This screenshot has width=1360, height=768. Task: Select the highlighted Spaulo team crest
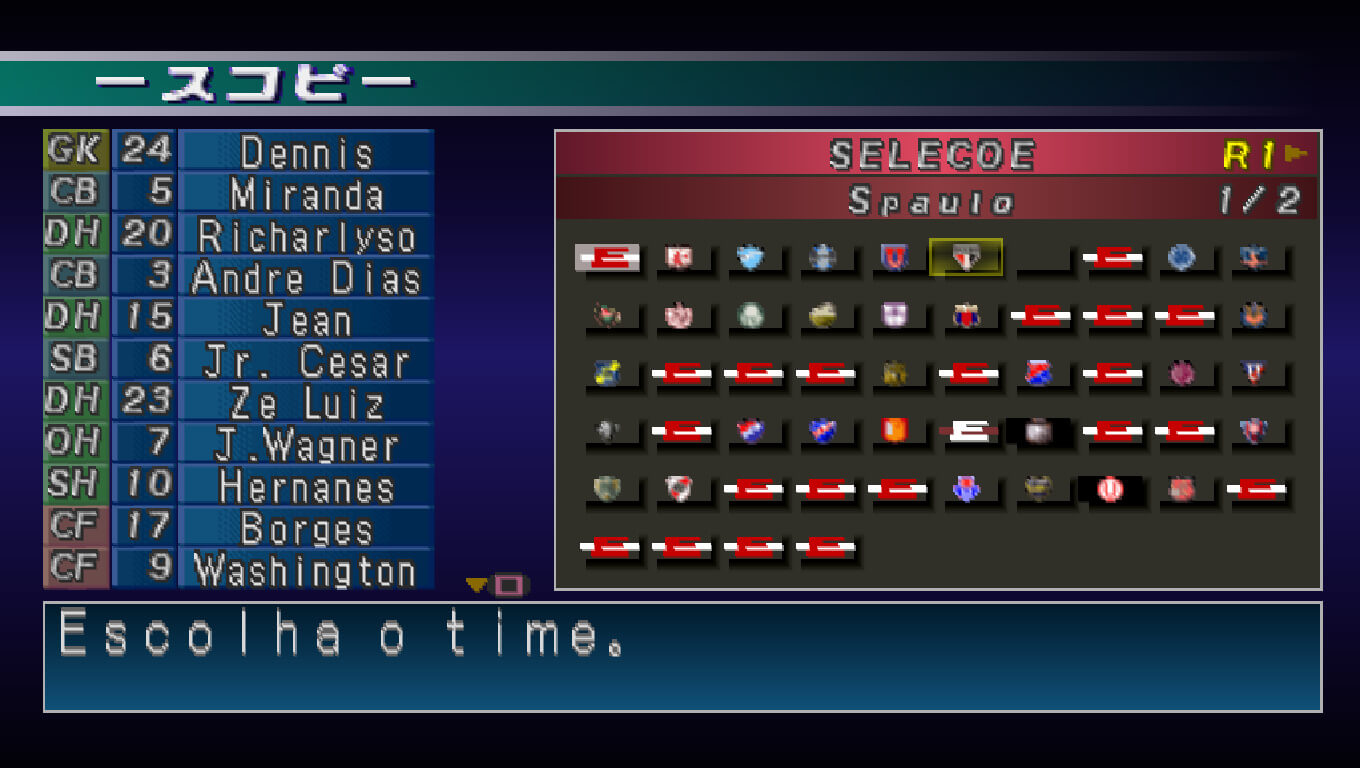[x=965, y=258]
